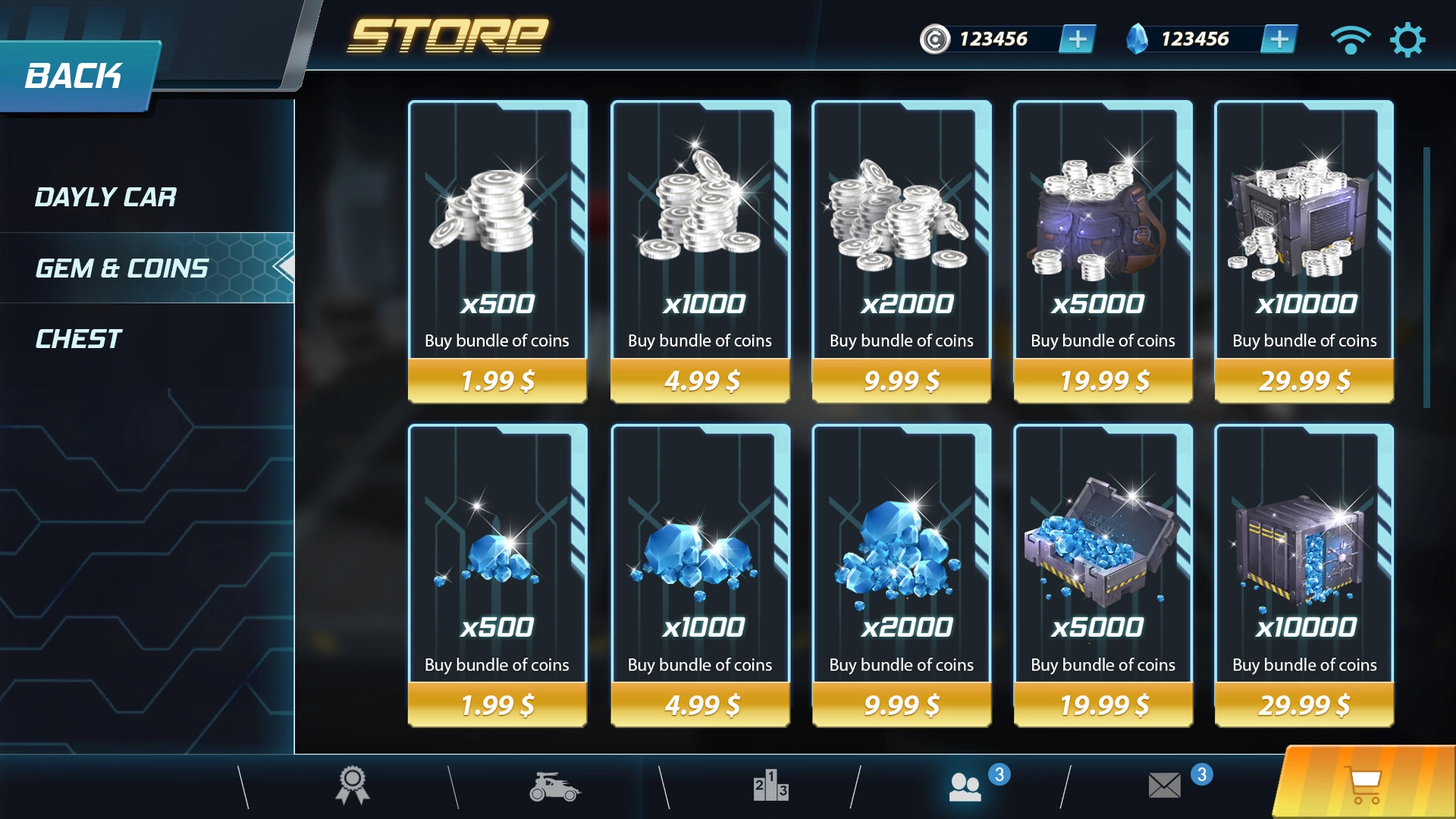Open the achievements ribbon icon

click(353, 786)
